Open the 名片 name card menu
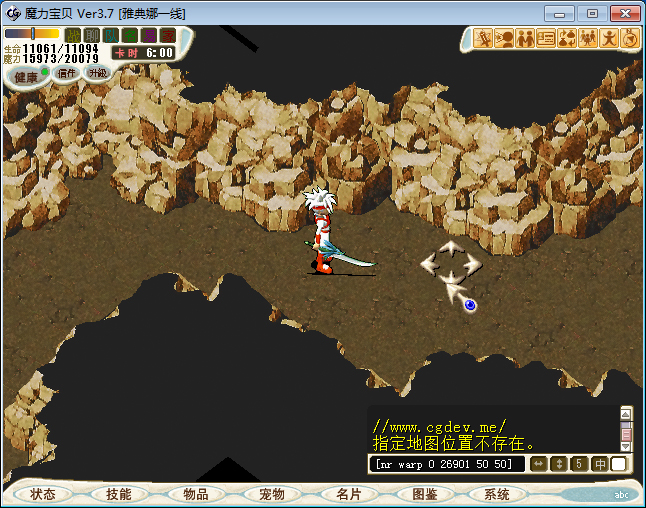The height and width of the screenshot is (508, 646). [348, 494]
